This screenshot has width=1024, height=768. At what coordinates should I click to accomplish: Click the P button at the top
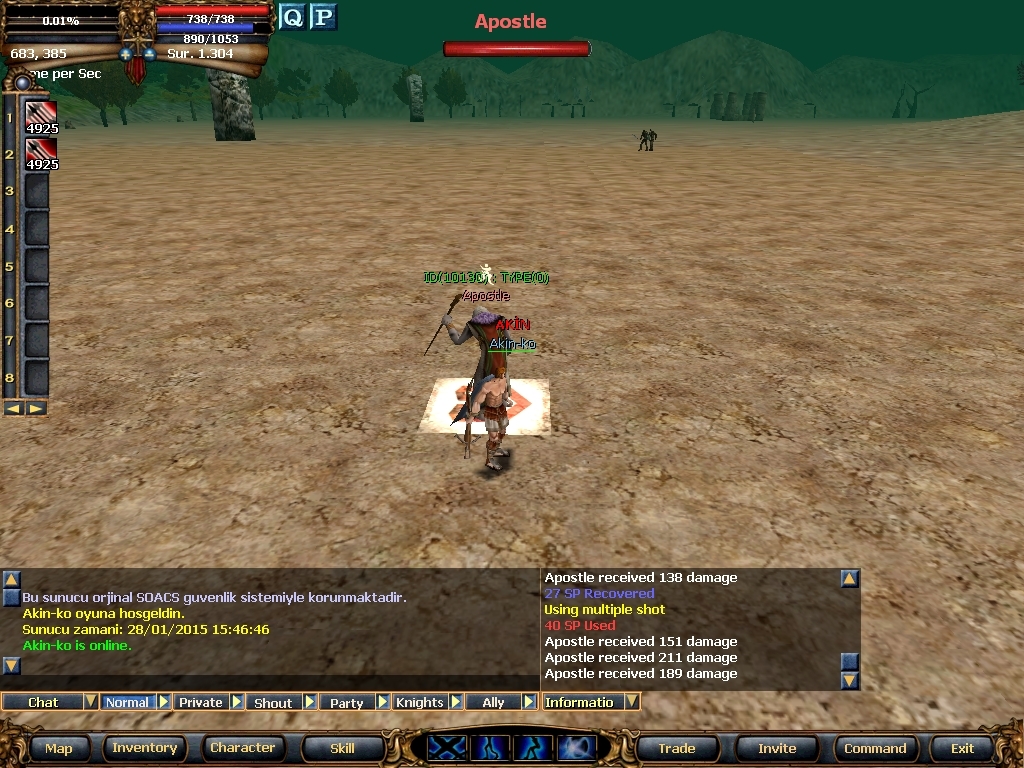click(x=322, y=17)
